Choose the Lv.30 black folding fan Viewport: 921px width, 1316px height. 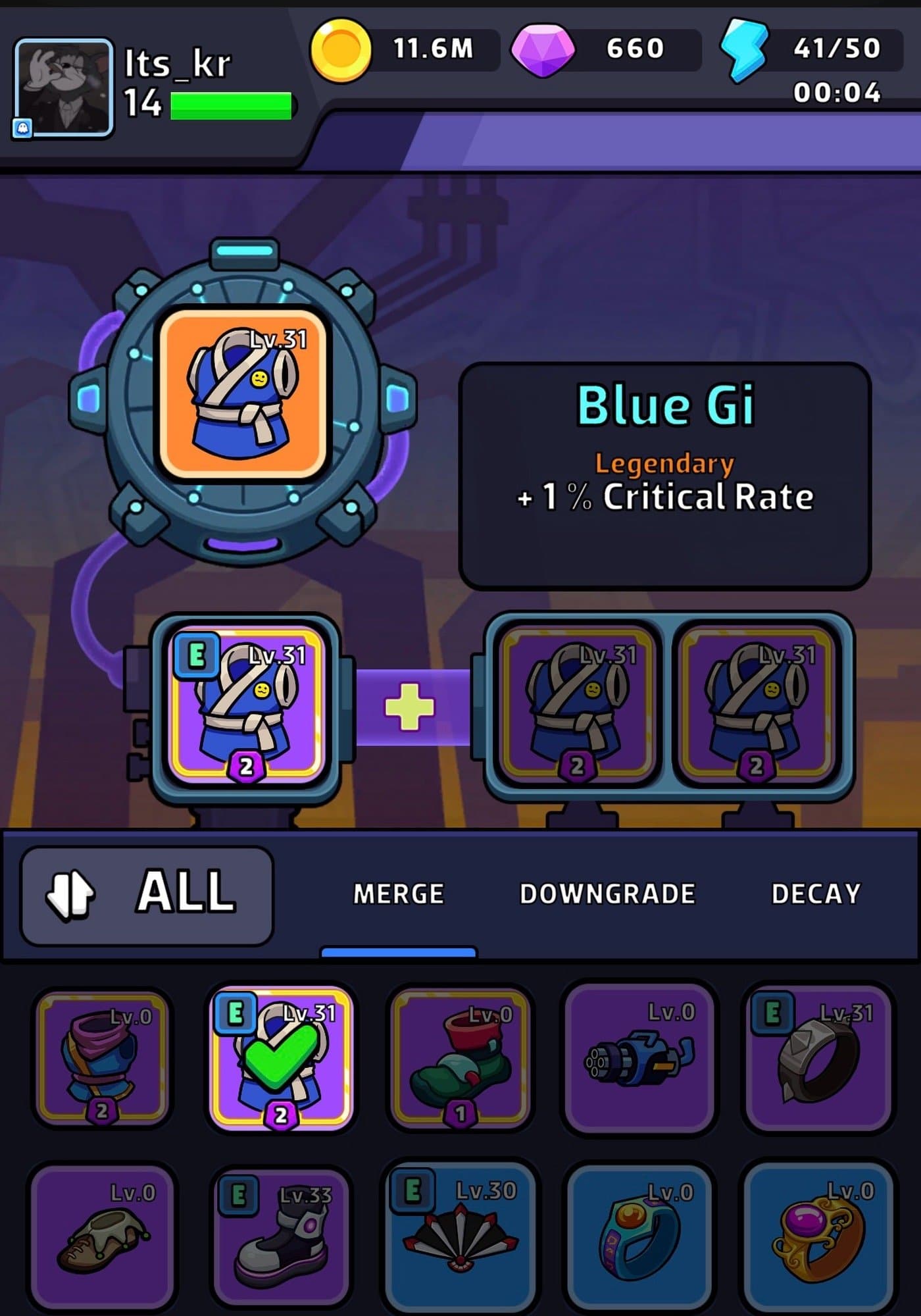point(460,1237)
